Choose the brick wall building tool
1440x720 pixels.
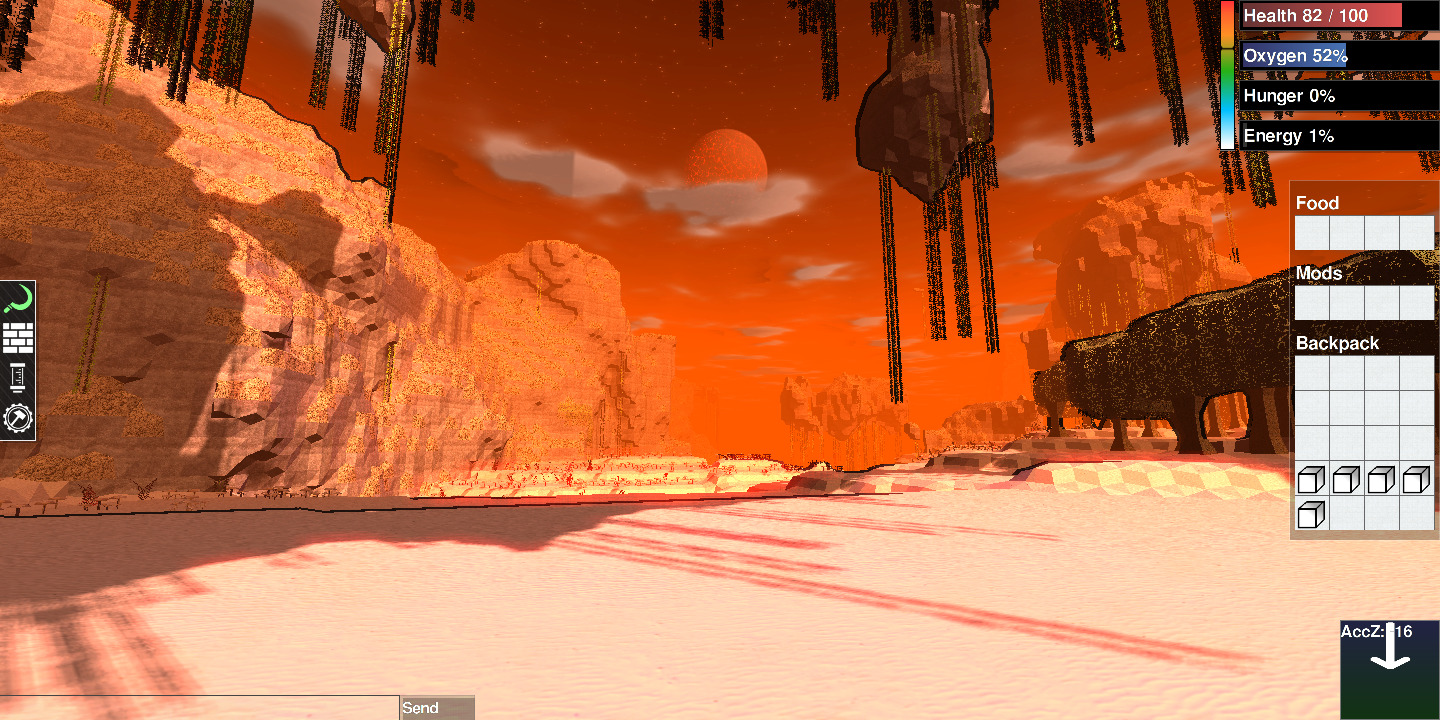coord(18,338)
